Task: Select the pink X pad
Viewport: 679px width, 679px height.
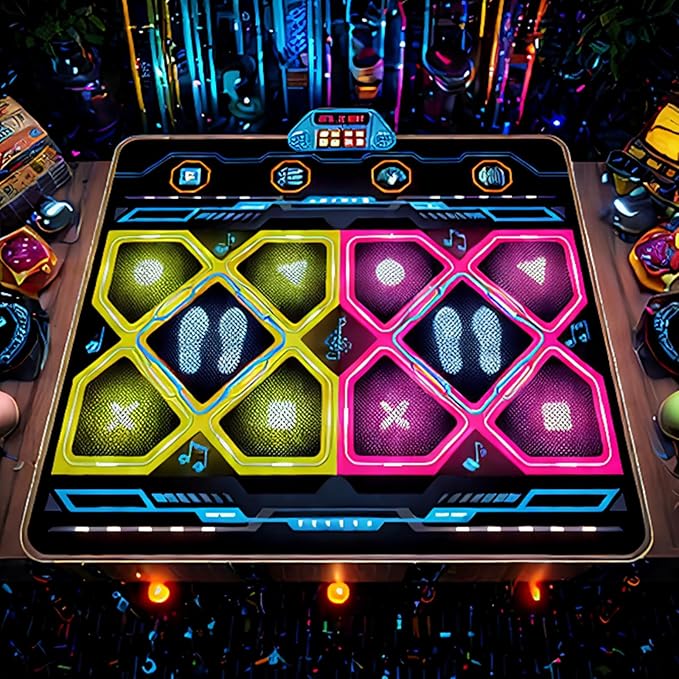Action: pos(396,410)
